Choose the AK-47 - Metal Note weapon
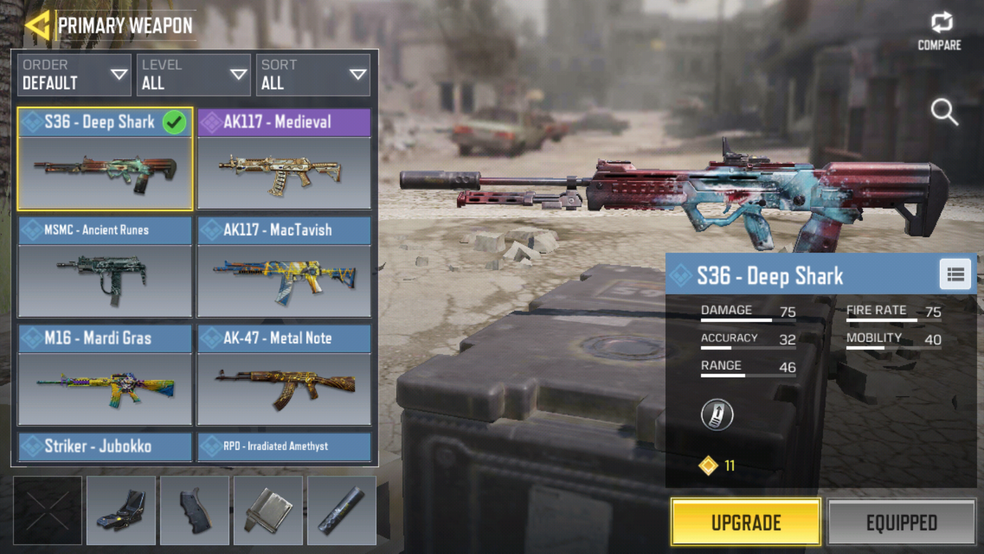The height and width of the screenshot is (554, 984). 284,375
